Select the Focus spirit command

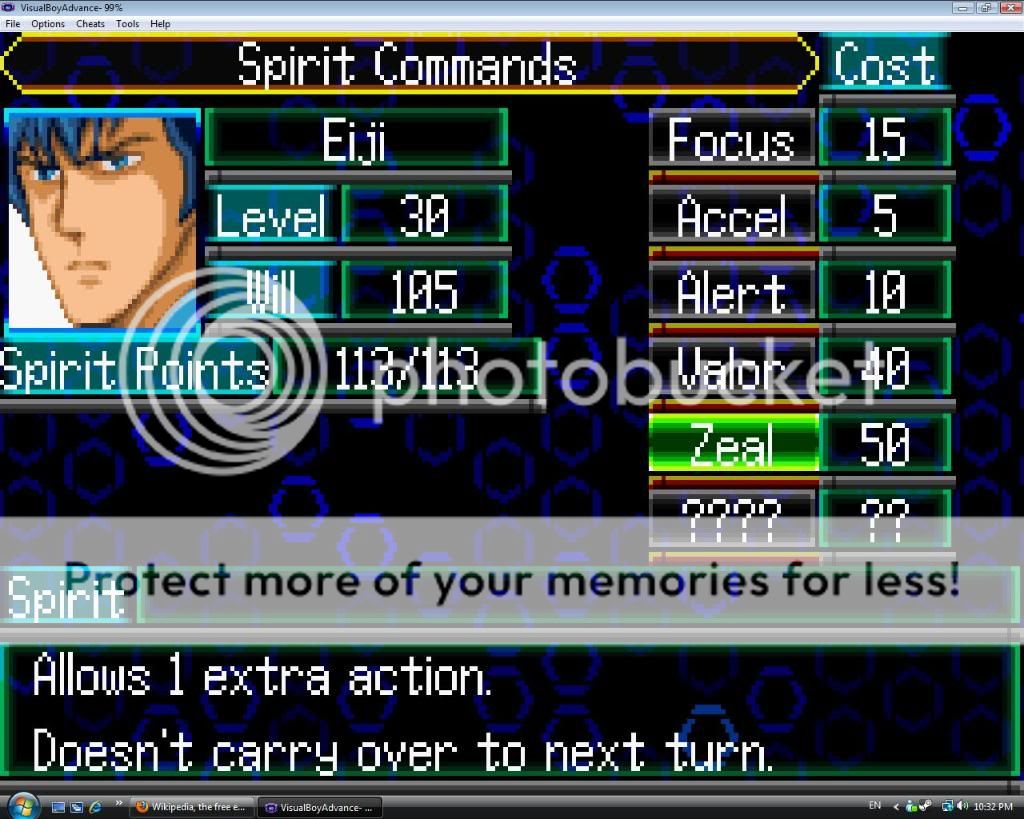732,139
